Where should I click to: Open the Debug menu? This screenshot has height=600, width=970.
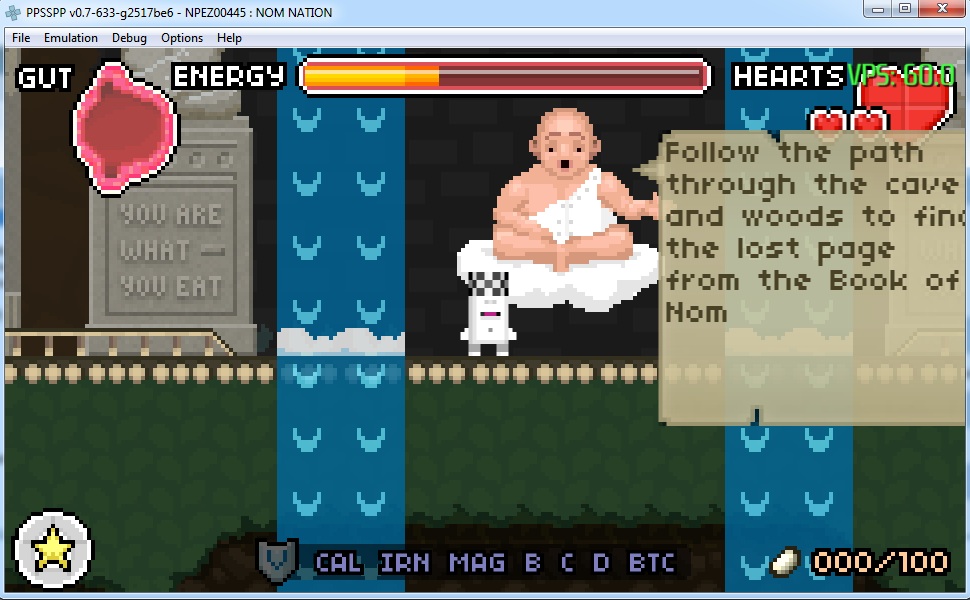pyautogui.click(x=129, y=38)
